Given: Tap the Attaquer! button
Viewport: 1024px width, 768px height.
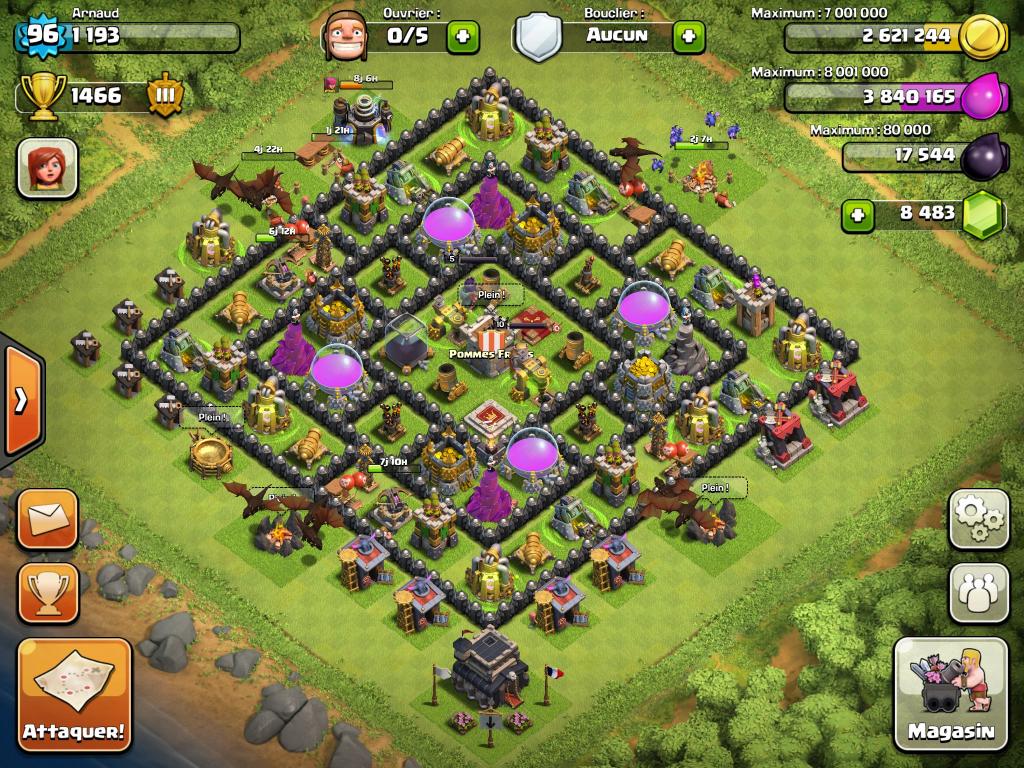Looking at the screenshot, I should point(74,694).
